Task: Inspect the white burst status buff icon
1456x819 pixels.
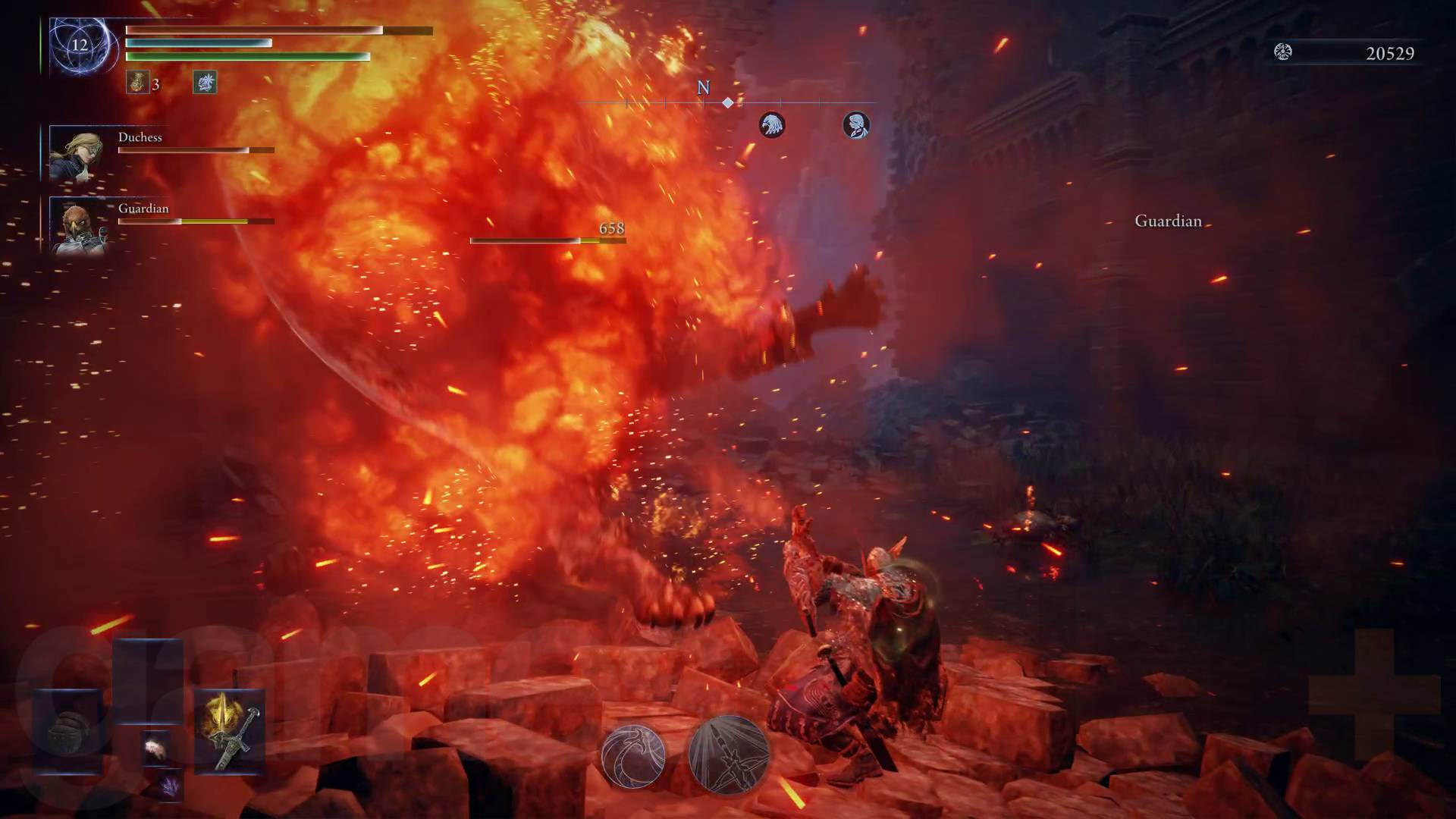Action: click(x=205, y=82)
